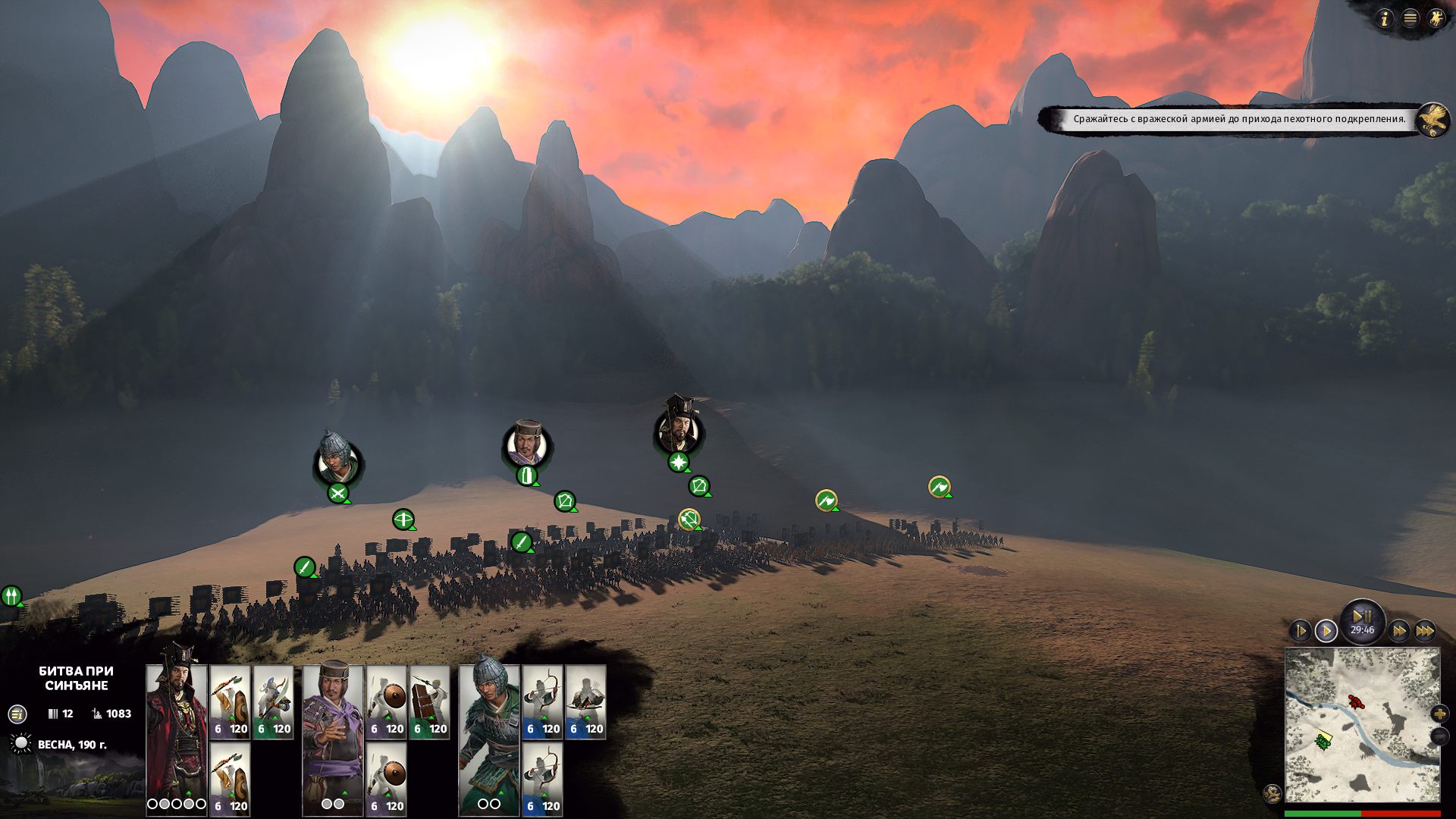Select the mounted glaive cavalry unit card

[x=273, y=701]
